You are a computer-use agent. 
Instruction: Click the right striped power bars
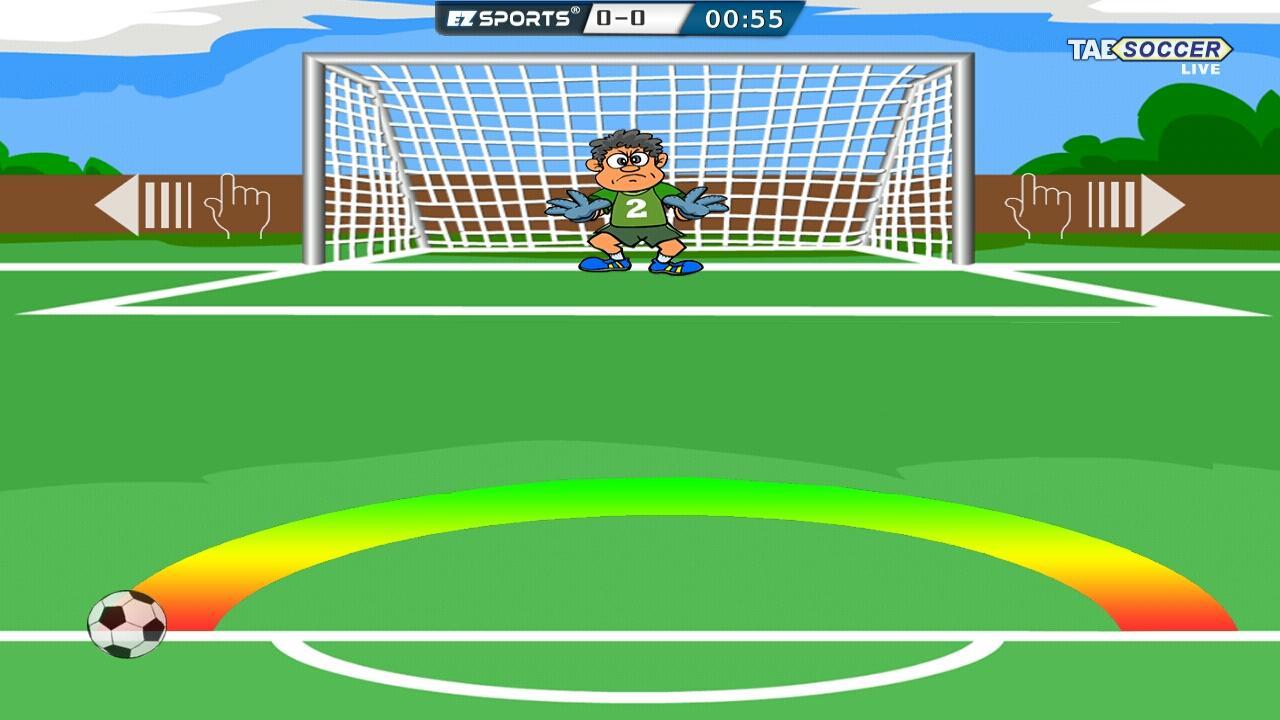pos(1113,203)
